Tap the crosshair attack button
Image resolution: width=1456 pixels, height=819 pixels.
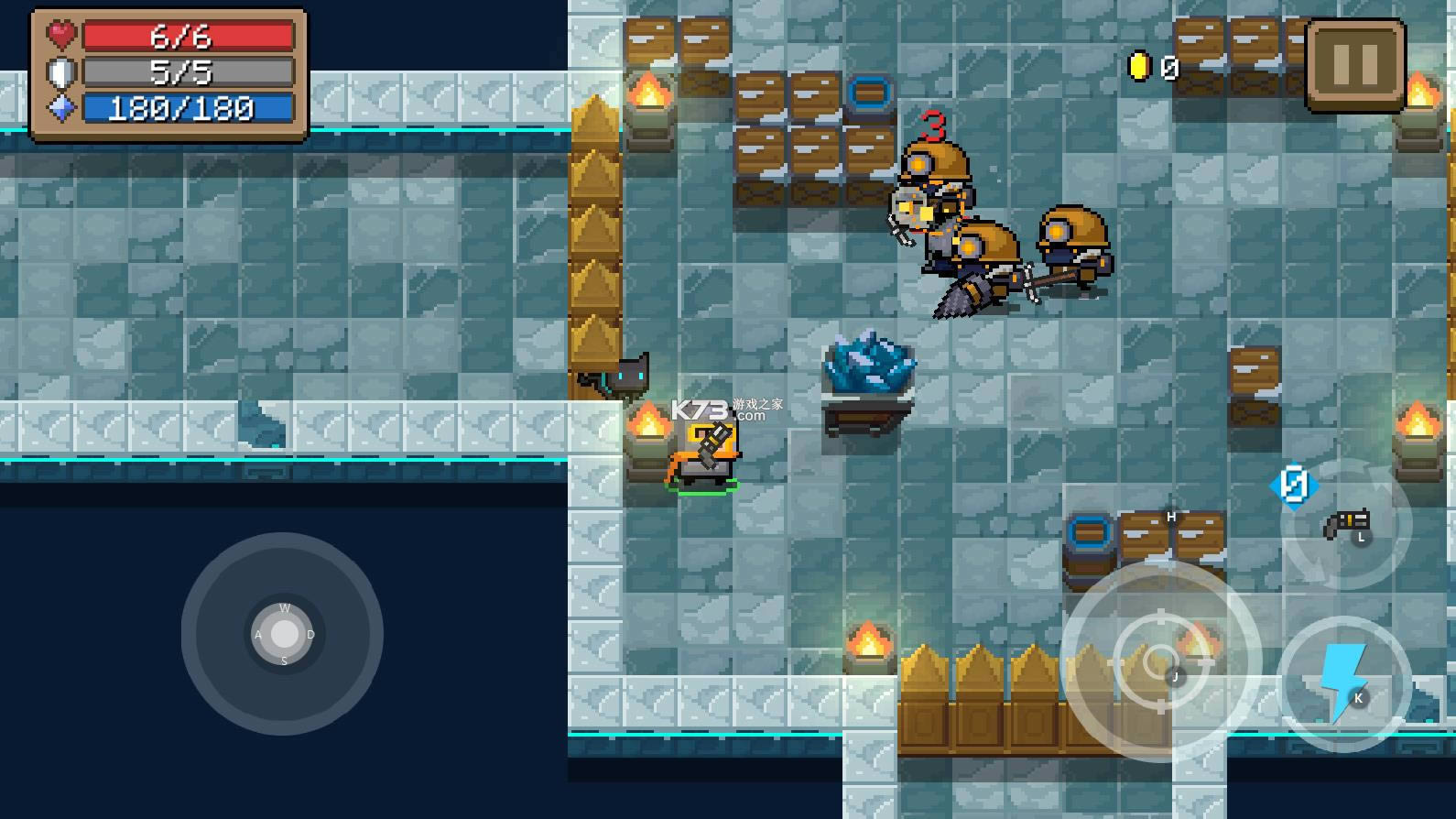click(x=1160, y=661)
